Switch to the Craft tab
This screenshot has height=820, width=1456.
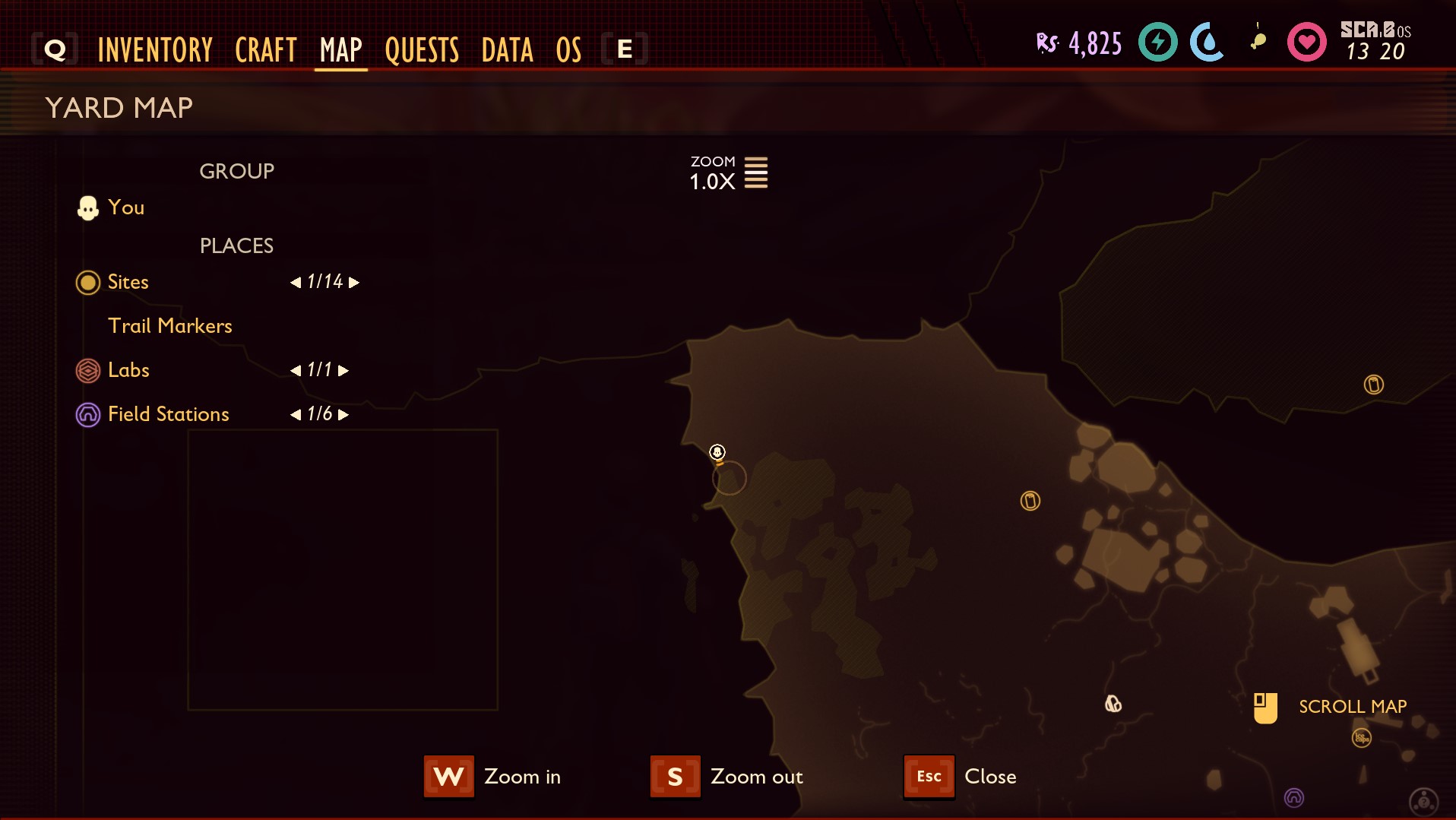pos(265,50)
